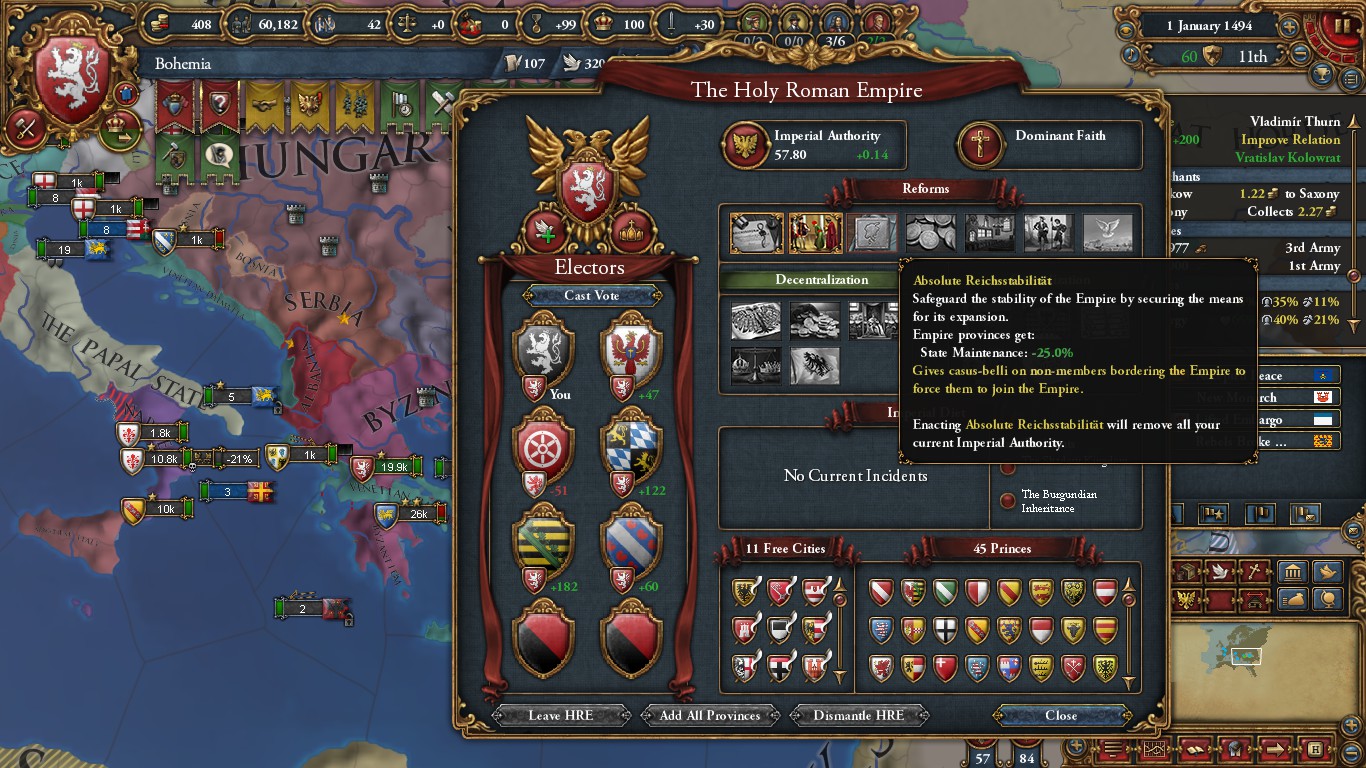Select the Dismantle HRE button
This screenshot has width=1366, height=768.
click(858, 715)
